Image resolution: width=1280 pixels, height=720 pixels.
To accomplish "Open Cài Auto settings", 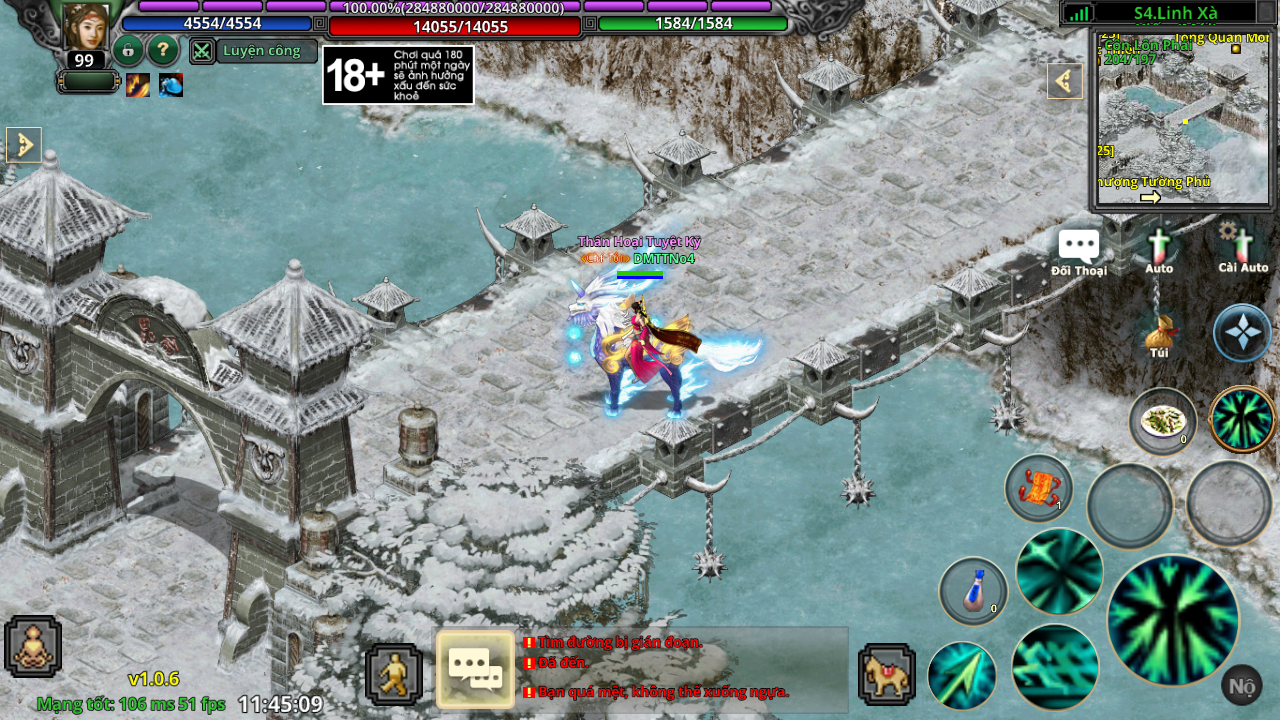I will click(1241, 248).
